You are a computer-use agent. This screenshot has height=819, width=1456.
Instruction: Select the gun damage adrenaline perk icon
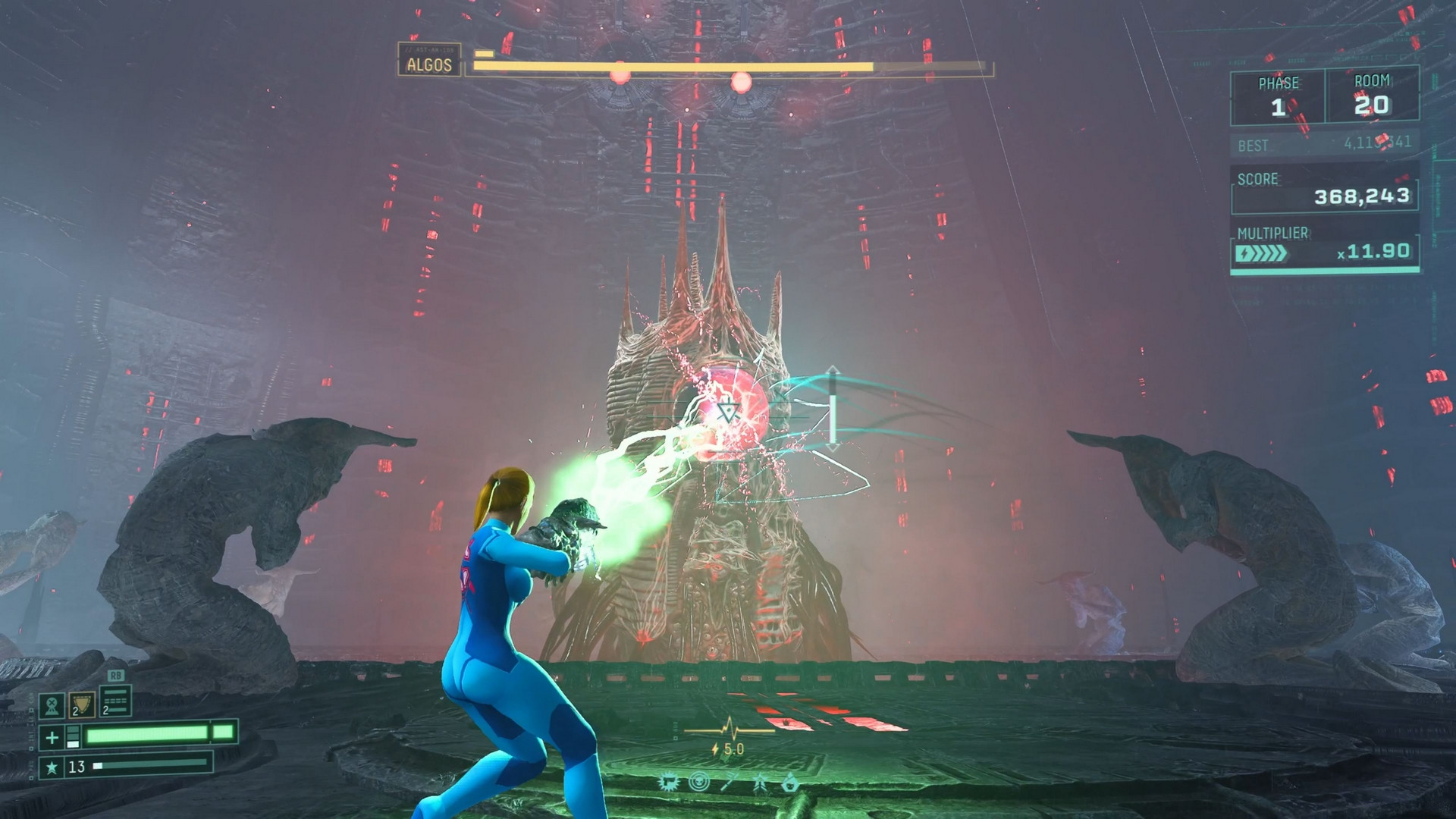click(668, 783)
